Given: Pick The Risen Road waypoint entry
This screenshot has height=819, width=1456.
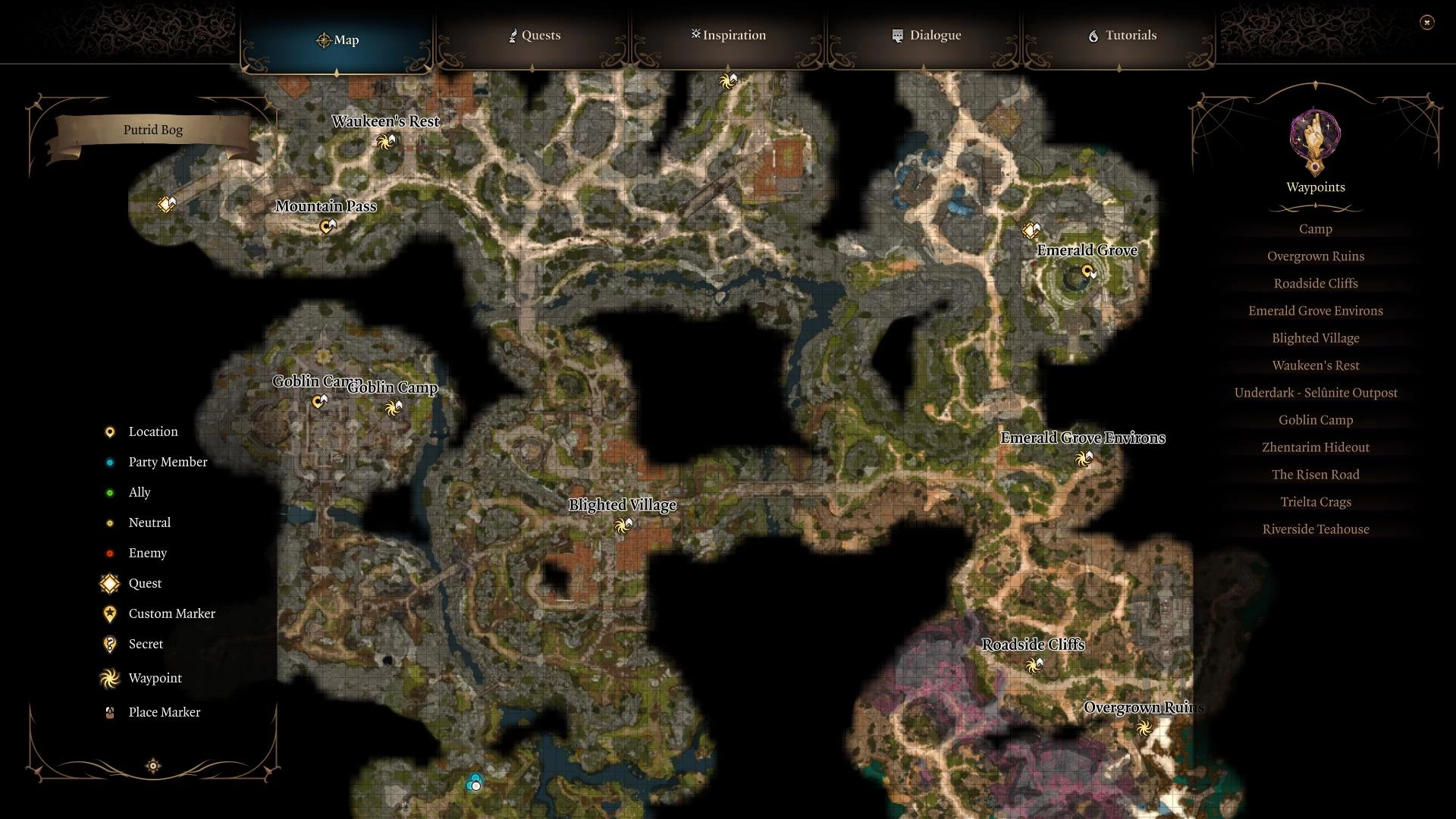Looking at the screenshot, I should coord(1315,475).
